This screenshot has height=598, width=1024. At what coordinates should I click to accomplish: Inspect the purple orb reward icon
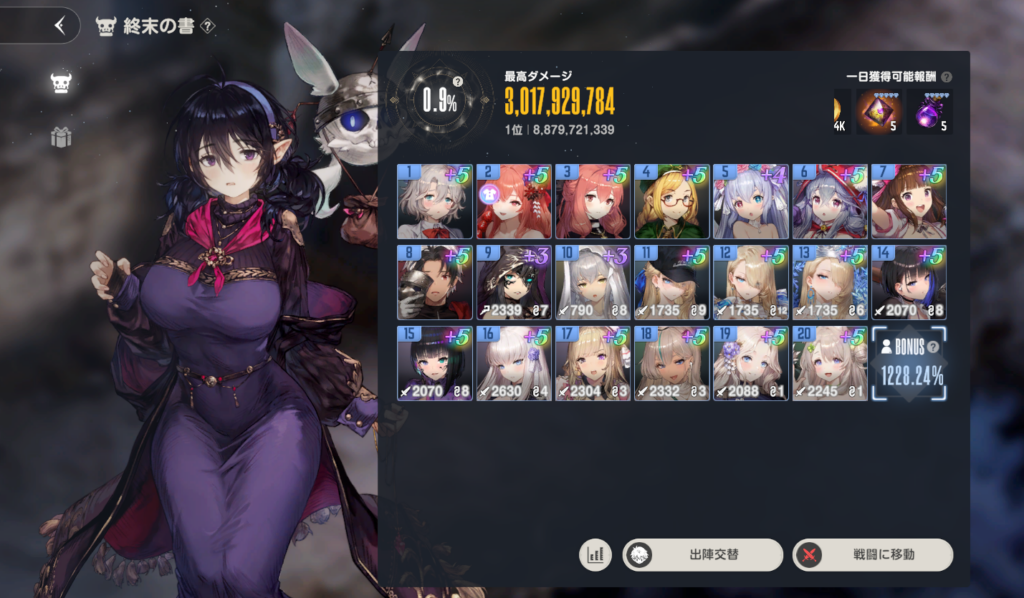coord(929,112)
